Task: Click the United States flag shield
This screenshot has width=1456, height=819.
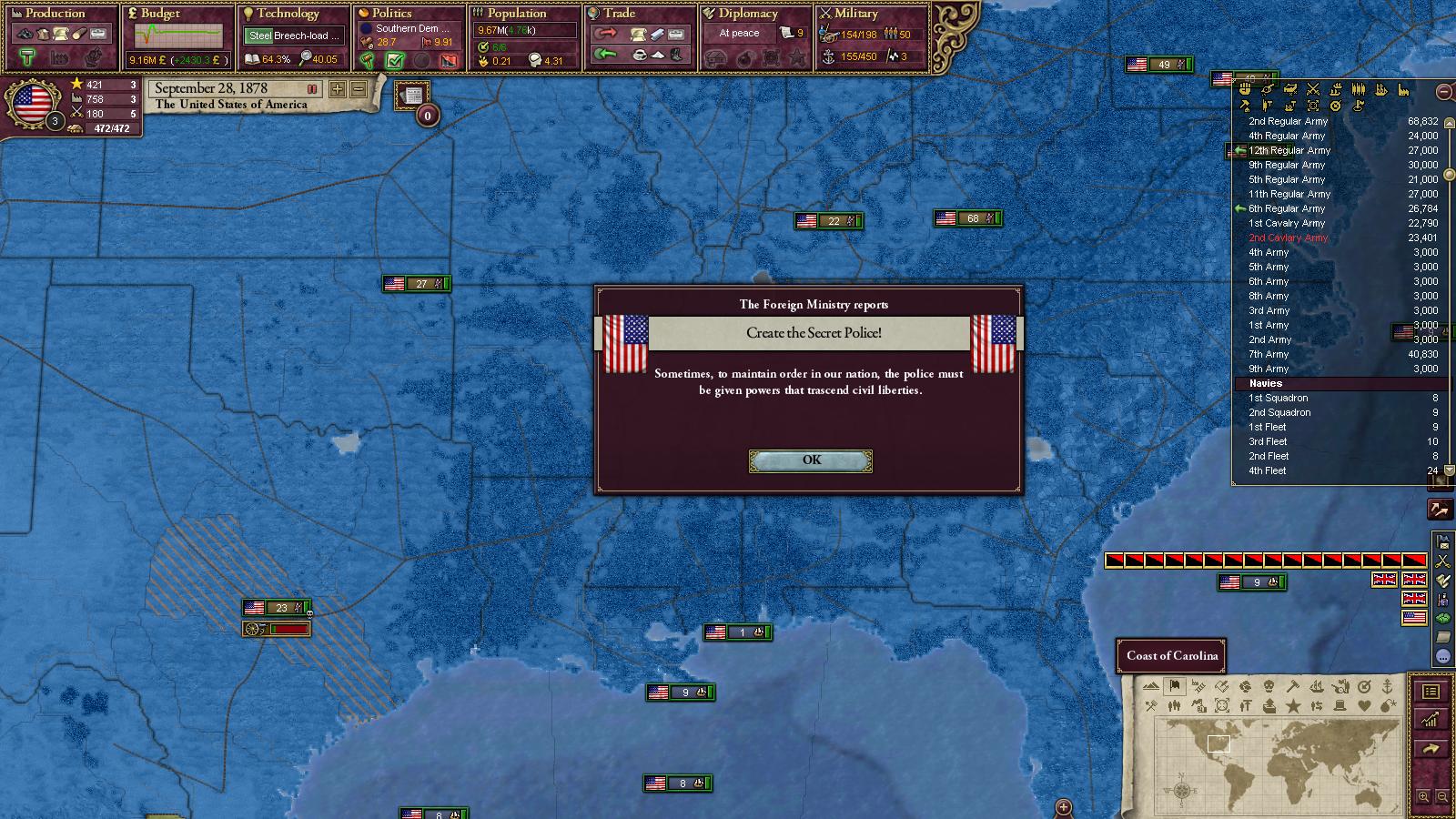Action: click(x=32, y=103)
